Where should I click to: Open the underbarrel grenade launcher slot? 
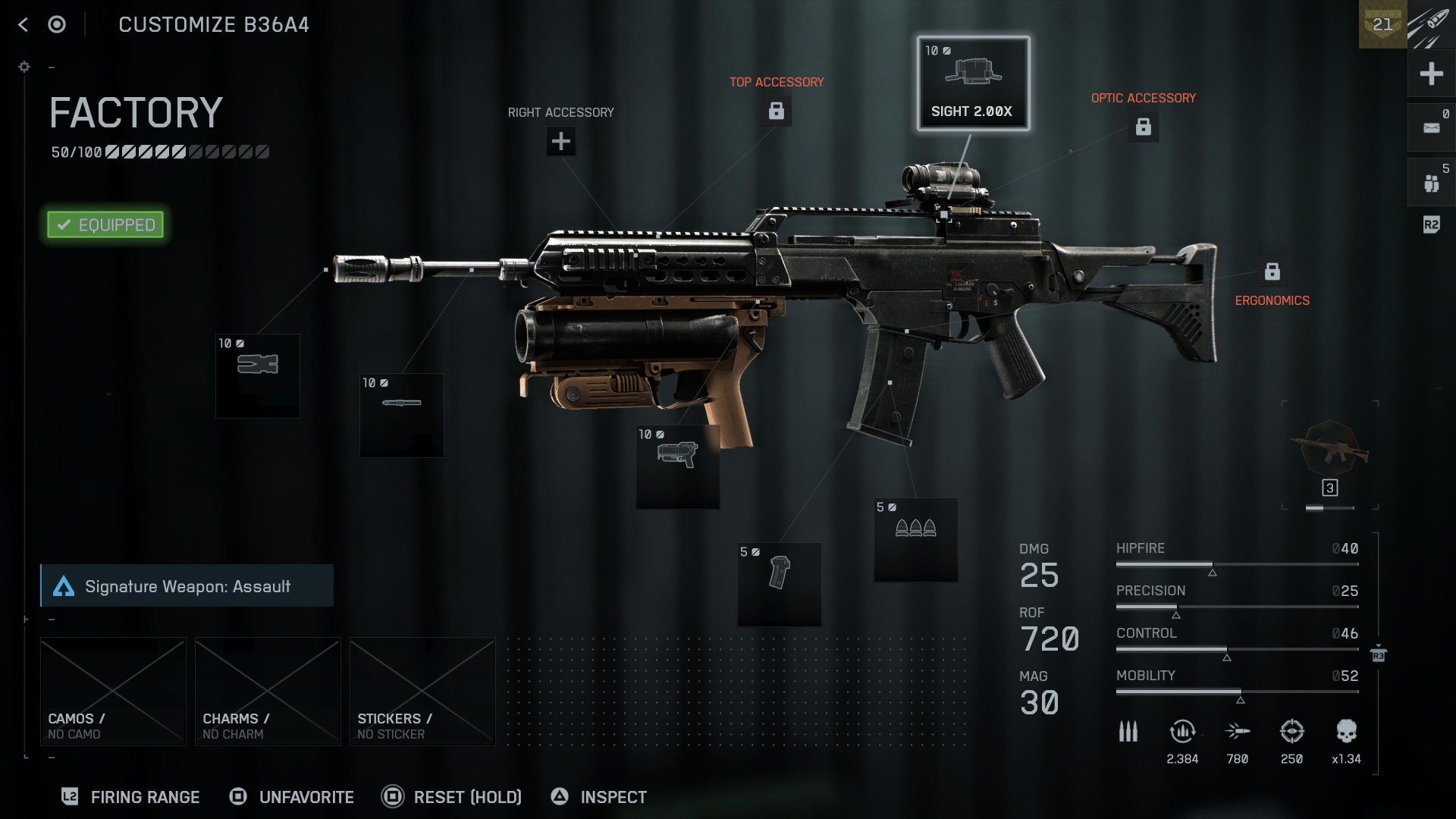(677, 466)
